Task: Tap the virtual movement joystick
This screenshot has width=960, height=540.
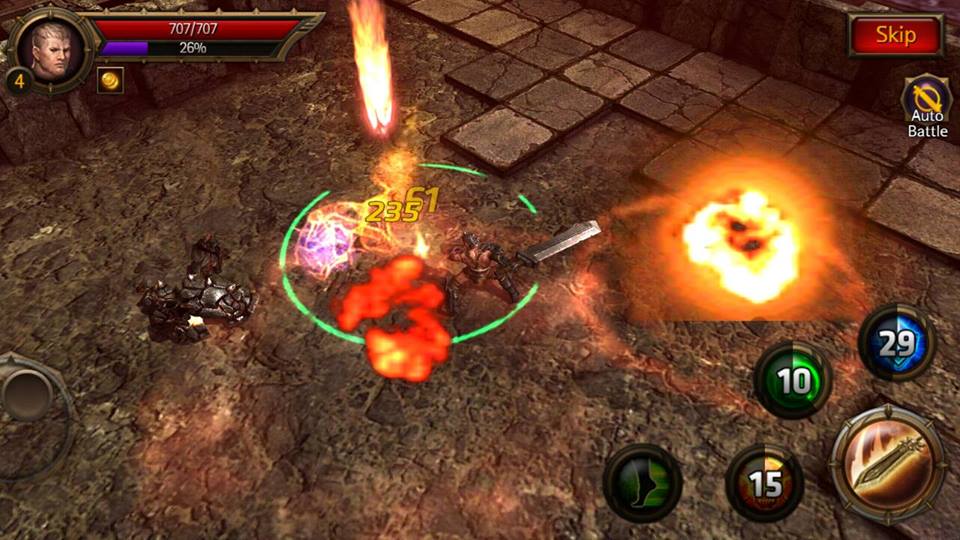Action: pos(30,396)
